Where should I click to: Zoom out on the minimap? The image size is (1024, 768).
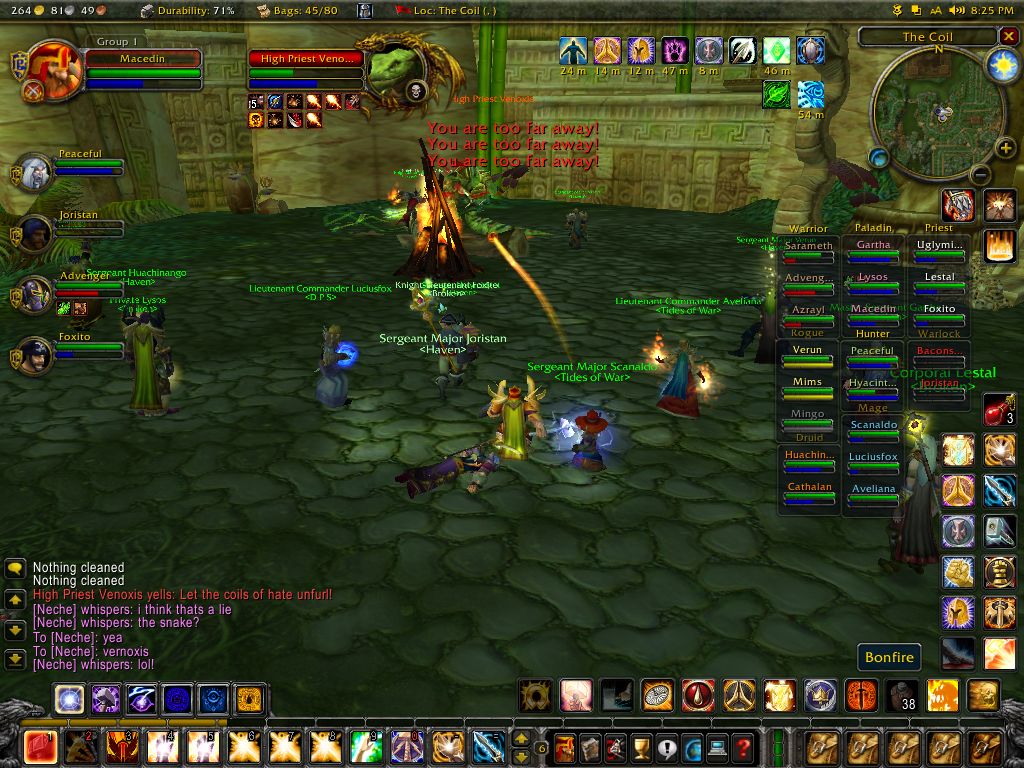[x=981, y=174]
